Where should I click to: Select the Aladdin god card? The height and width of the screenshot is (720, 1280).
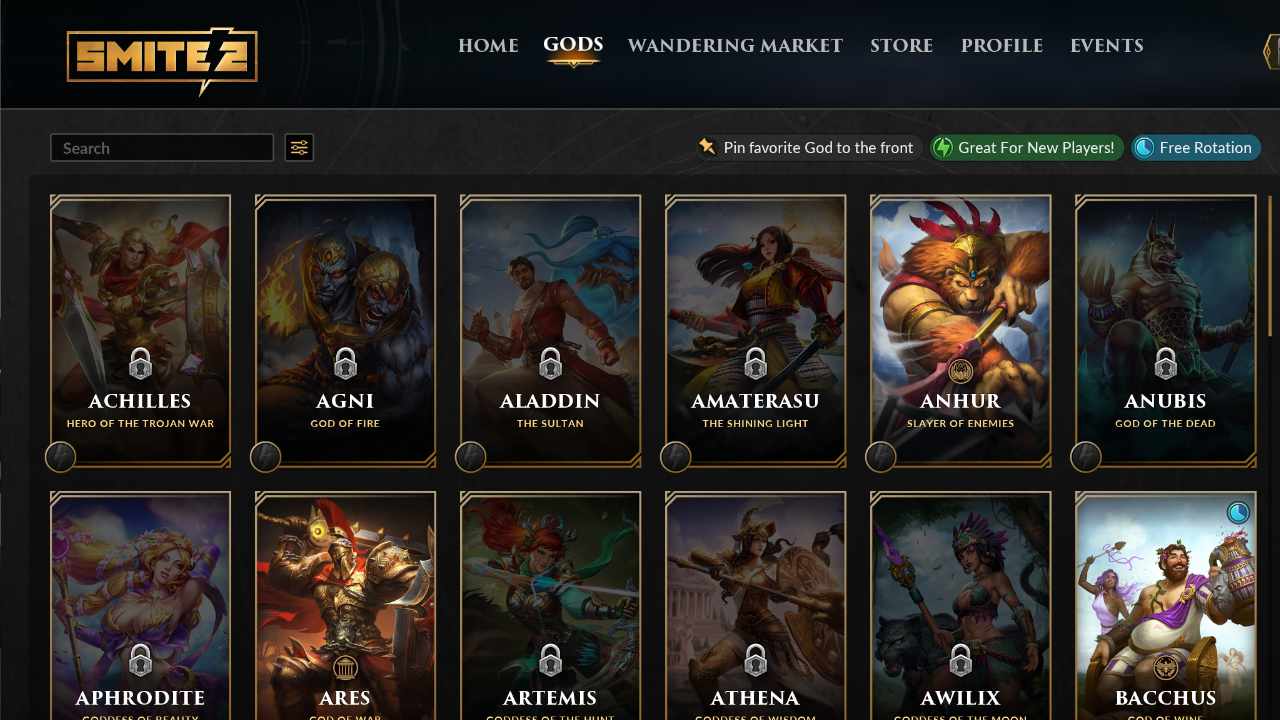click(x=550, y=330)
